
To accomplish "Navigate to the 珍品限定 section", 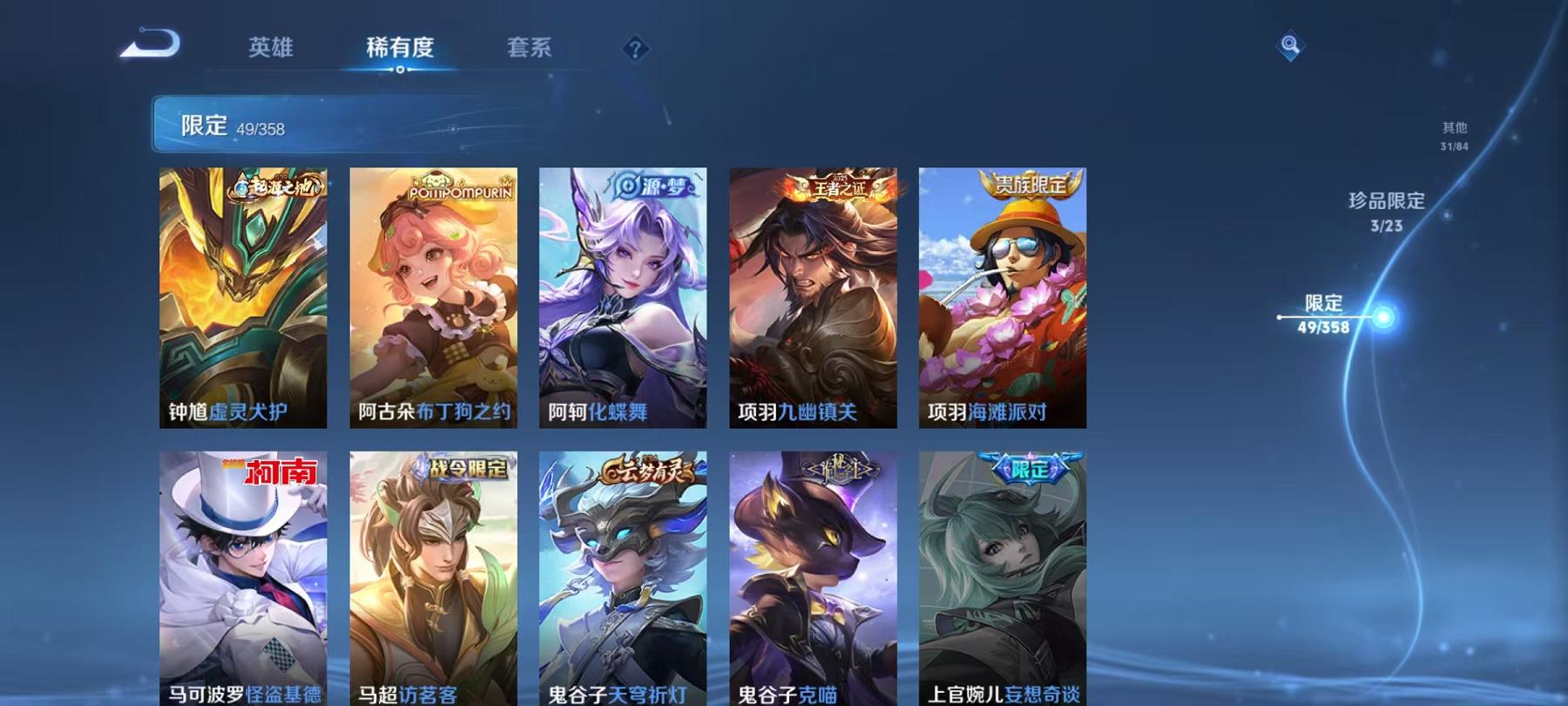I will click(1384, 207).
